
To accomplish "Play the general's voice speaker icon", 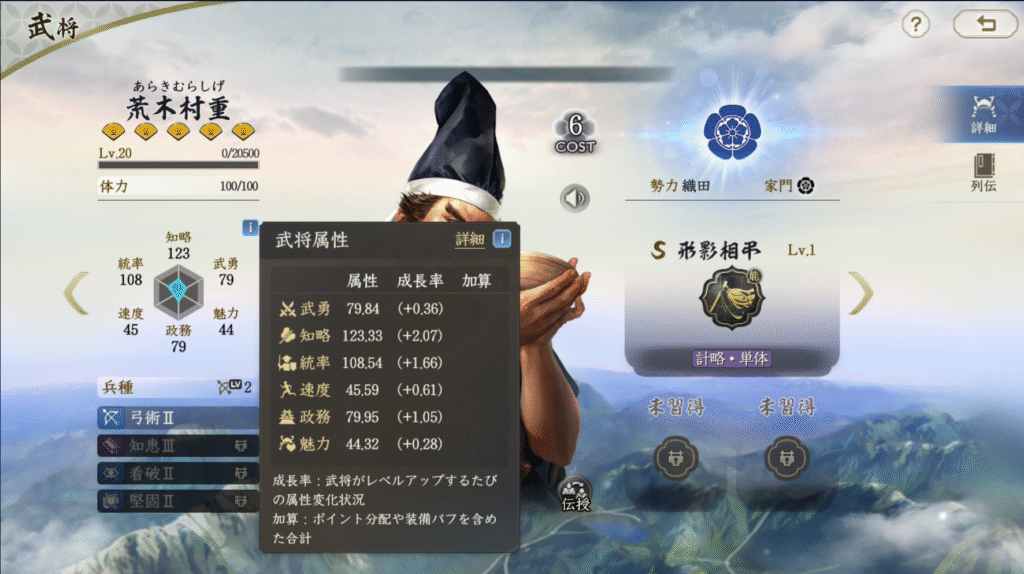I will 574,198.
